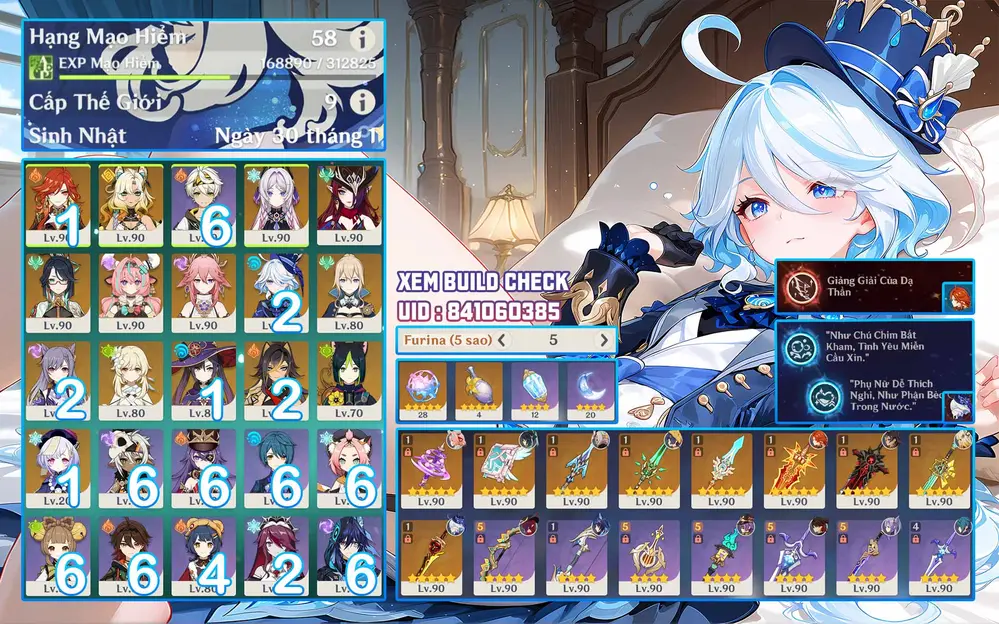Choose the Citlali character card

pyautogui.click(x=276, y=203)
